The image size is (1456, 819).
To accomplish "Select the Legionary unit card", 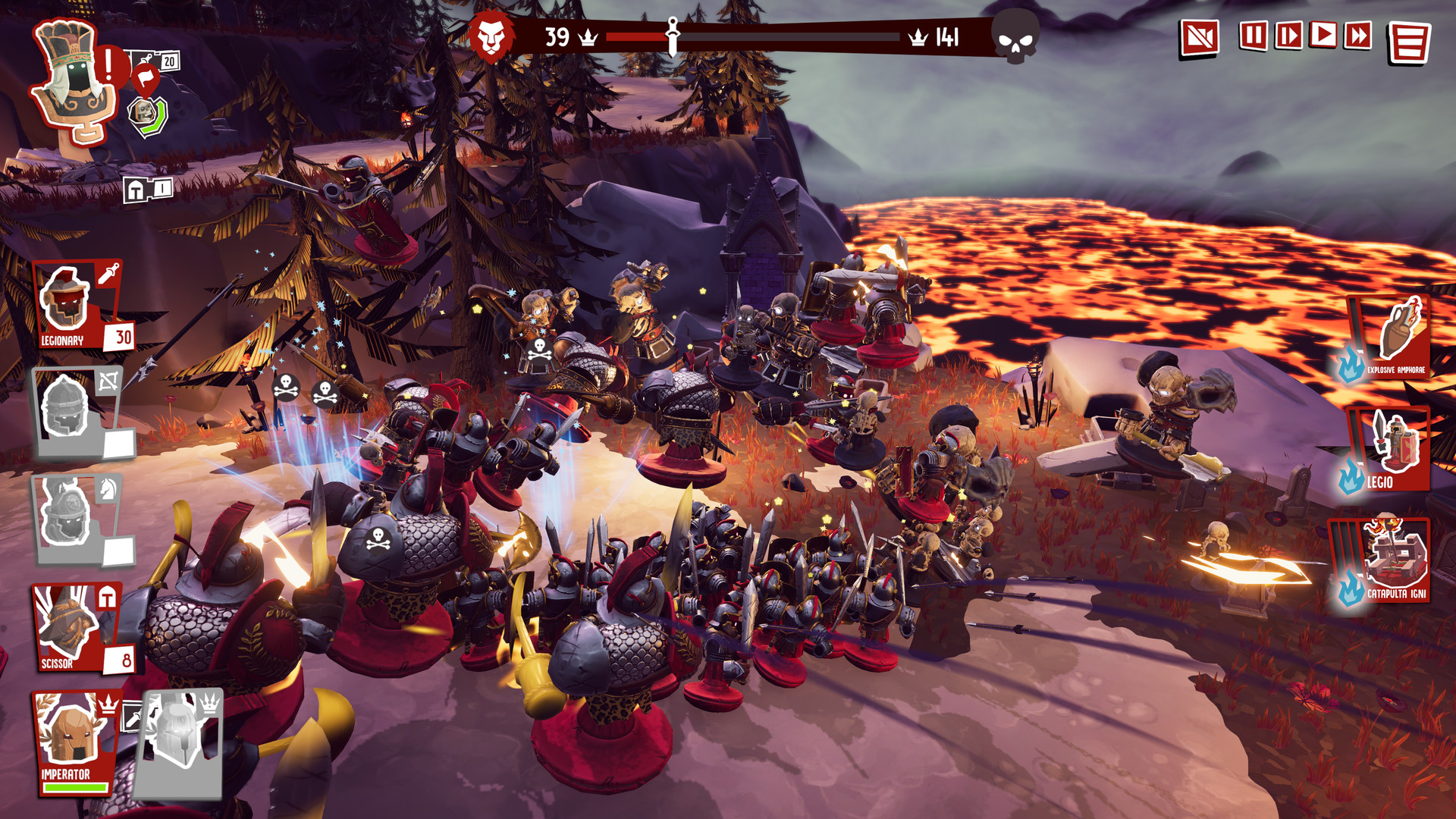I will pyautogui.click(x=72, y=303).
